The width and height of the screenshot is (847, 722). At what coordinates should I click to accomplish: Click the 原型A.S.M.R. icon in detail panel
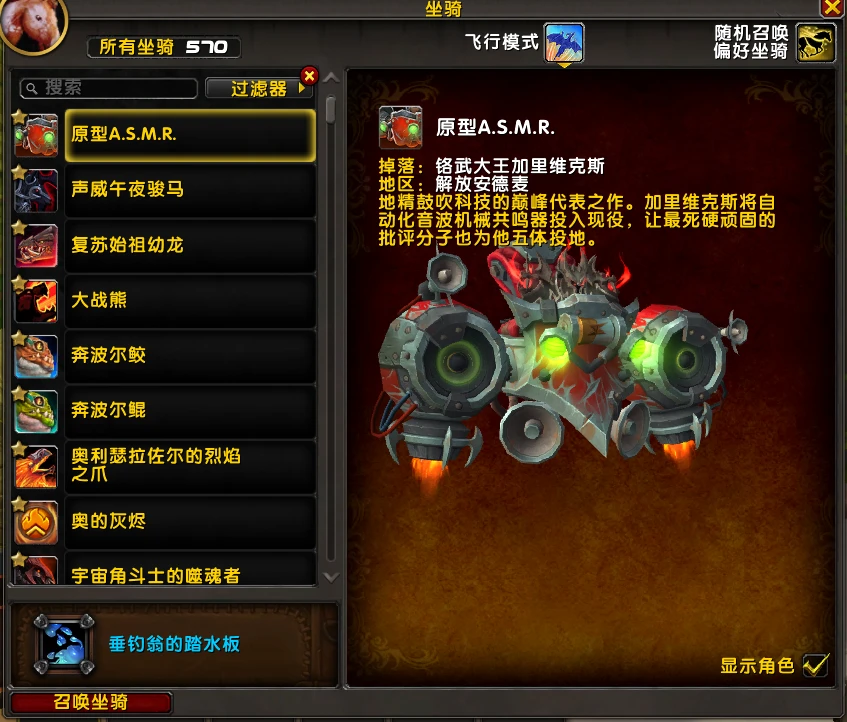(x=400, y=127)
